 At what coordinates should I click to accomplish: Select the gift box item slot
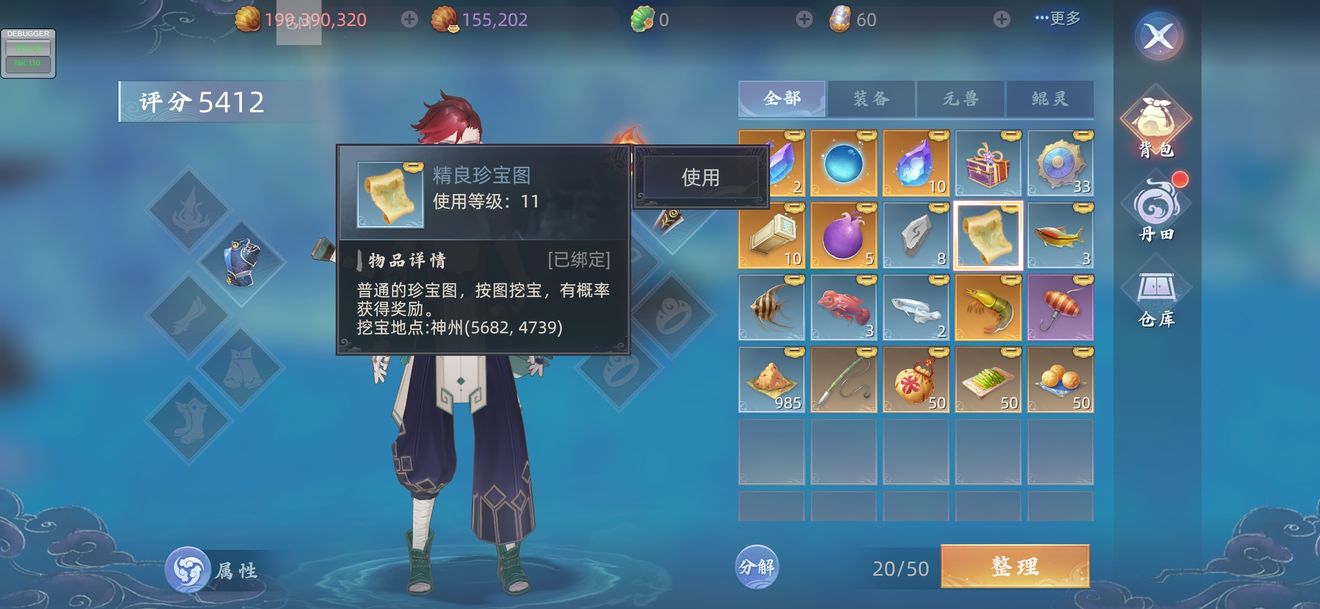988,164
